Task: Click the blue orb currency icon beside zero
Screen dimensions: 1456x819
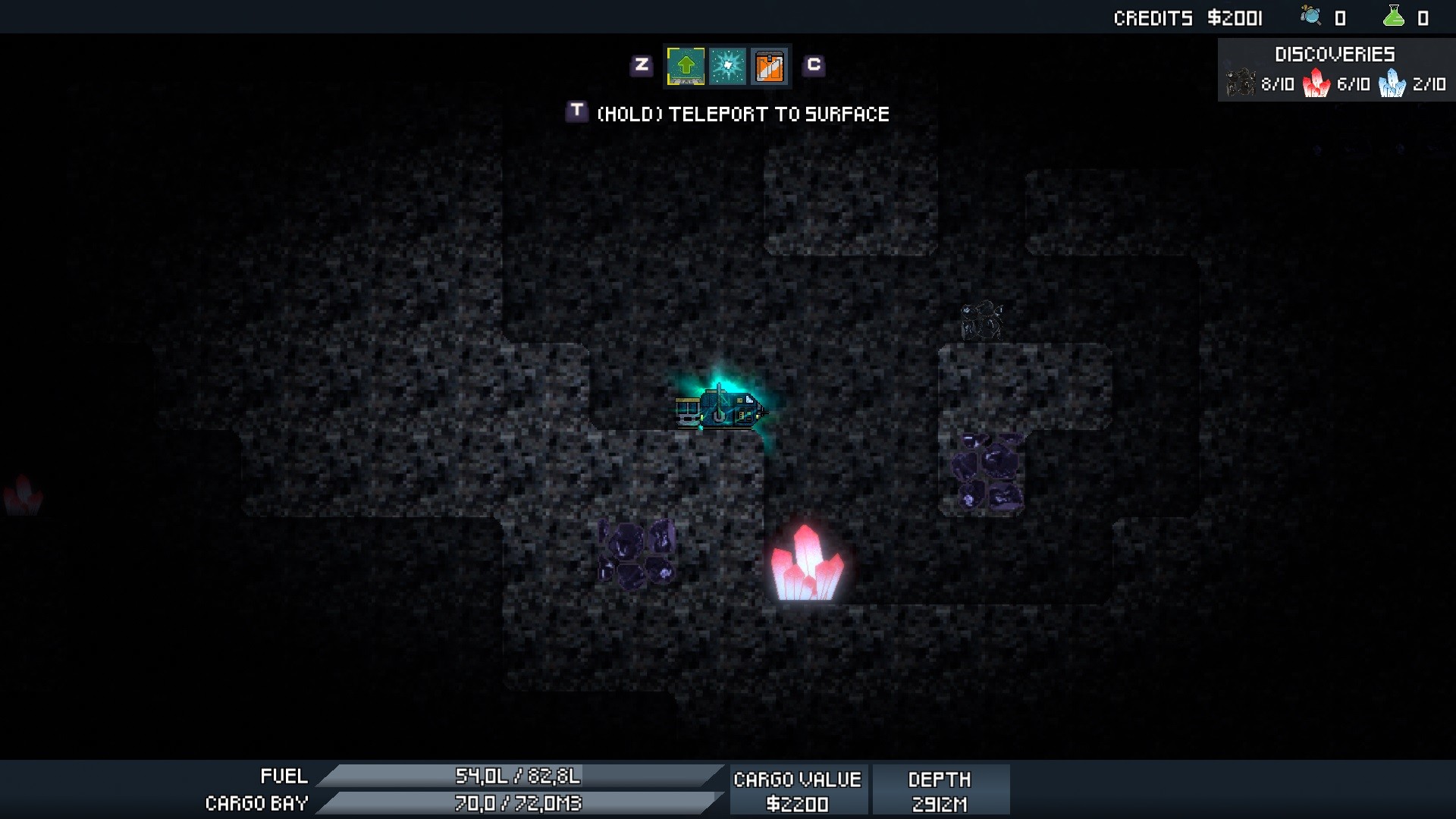Action: tap(1310, 15)
